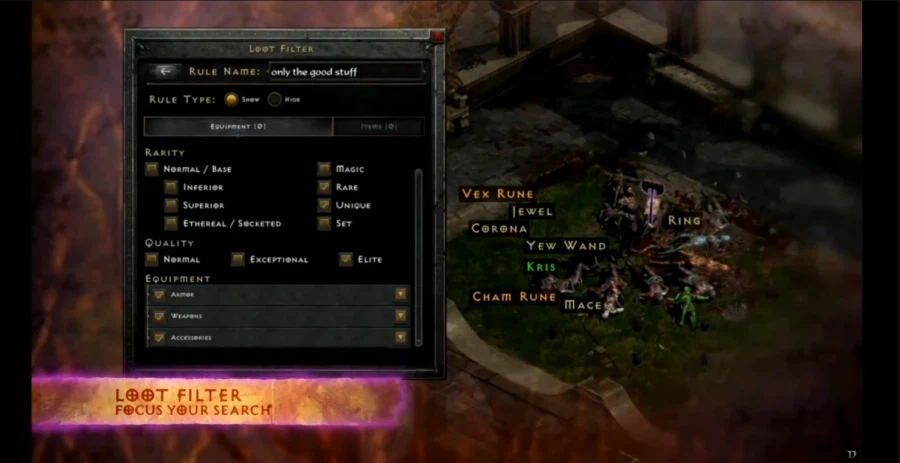Switch to the Items tab

click(378, 127)
